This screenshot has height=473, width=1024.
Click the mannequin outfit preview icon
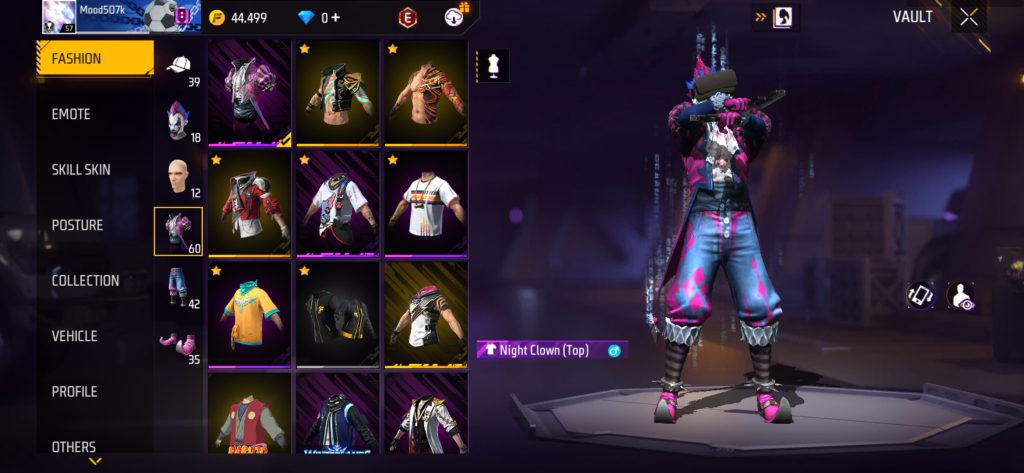493,66
